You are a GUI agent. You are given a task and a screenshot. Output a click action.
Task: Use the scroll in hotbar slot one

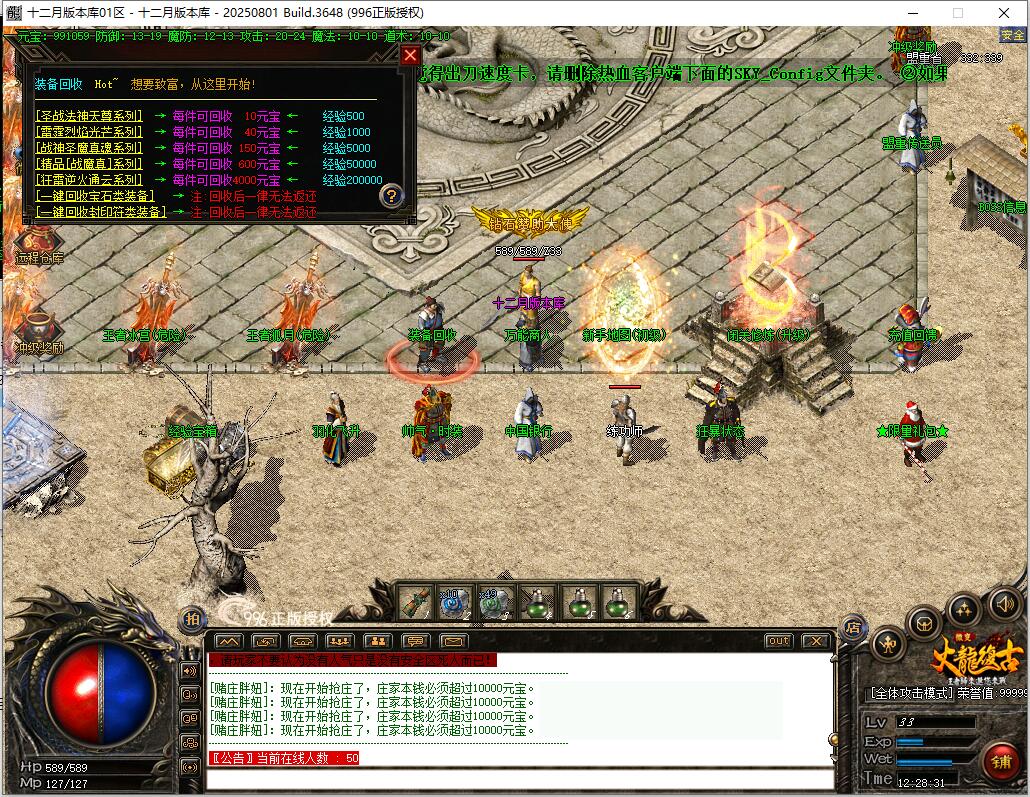coord(415,602)
